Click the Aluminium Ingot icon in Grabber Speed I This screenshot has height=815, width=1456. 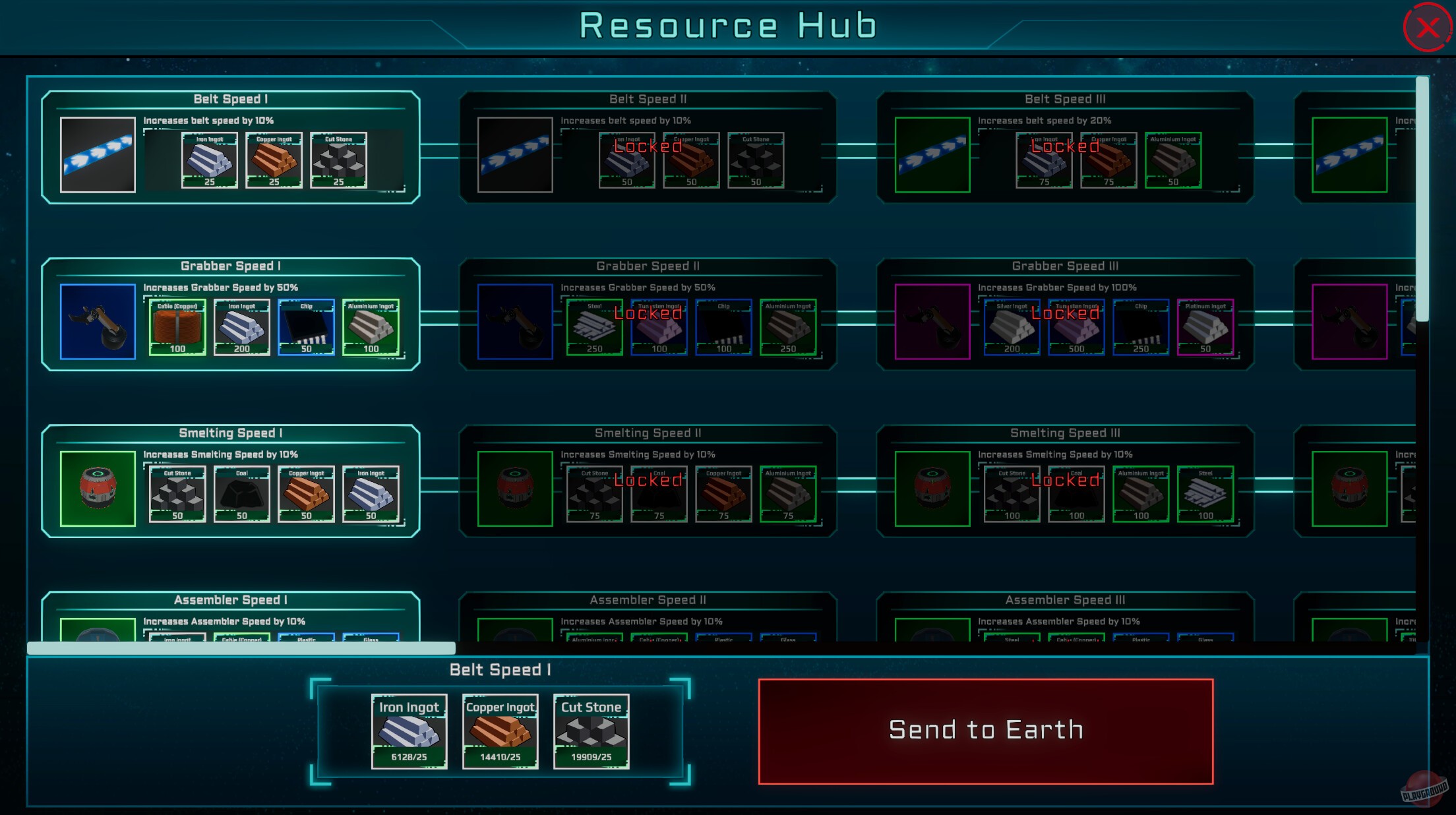click(371, 327)
